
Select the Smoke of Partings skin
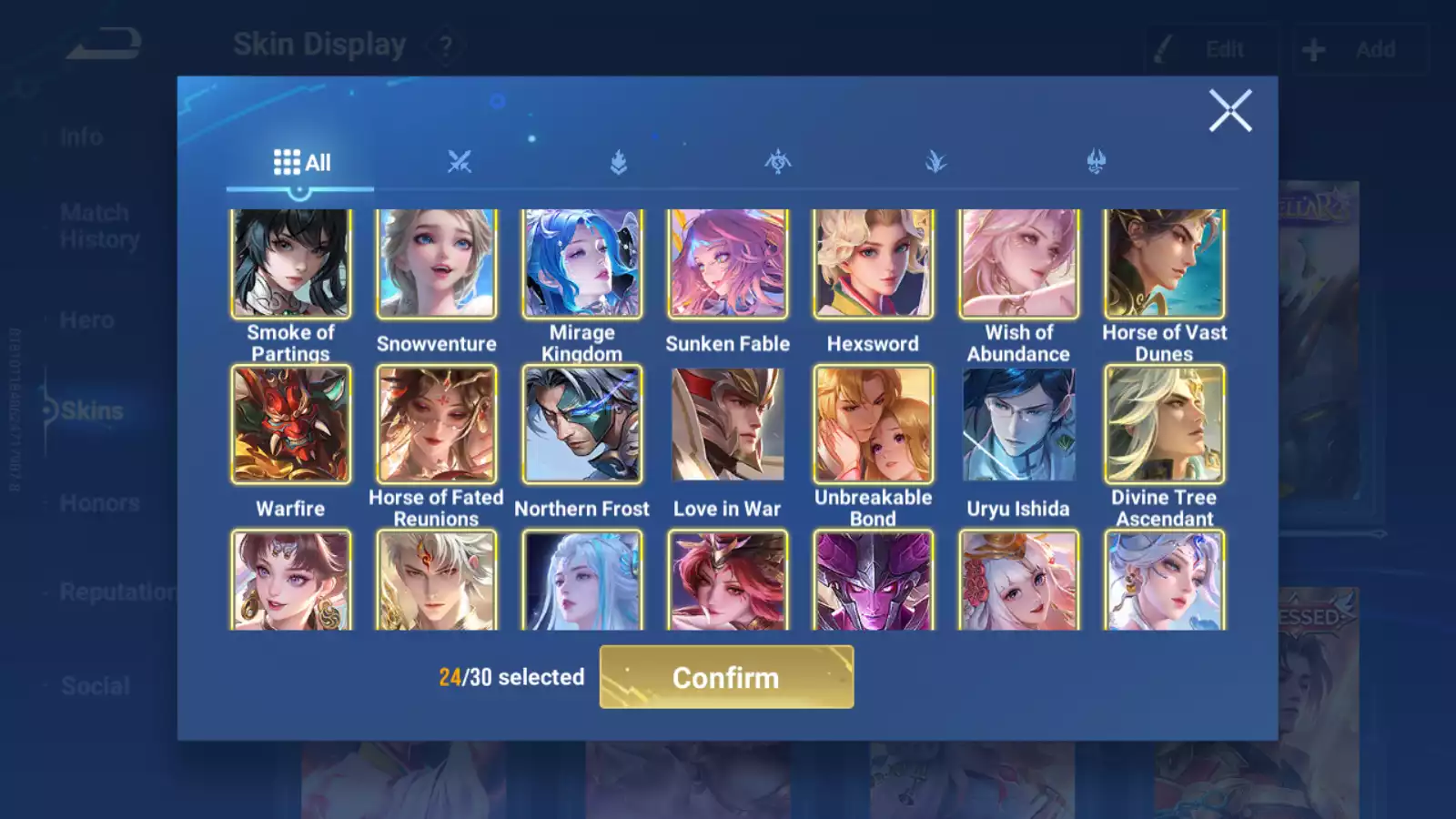(x=291, y=264)
